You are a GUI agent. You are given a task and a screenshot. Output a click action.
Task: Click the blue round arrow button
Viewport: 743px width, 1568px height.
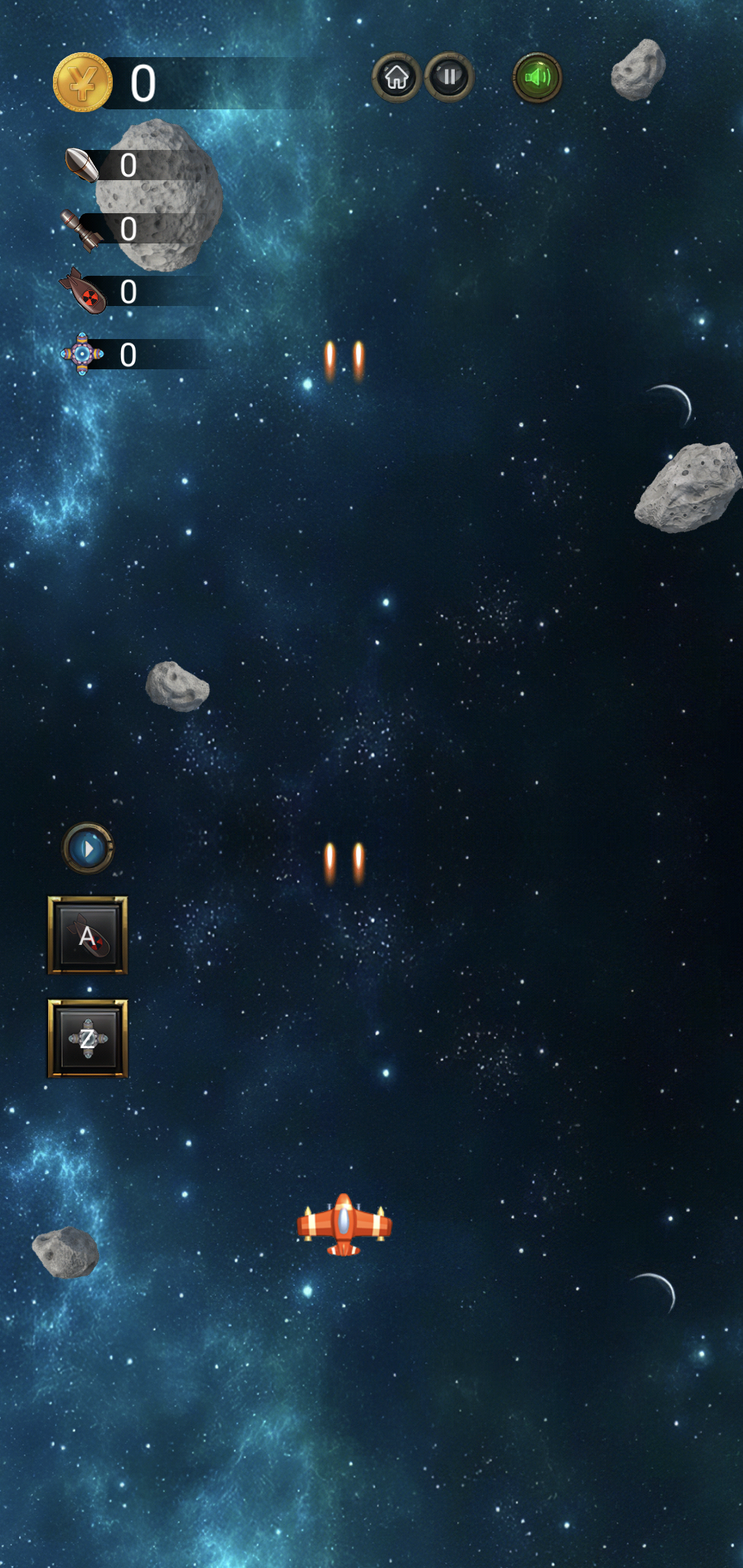point(88,849)
